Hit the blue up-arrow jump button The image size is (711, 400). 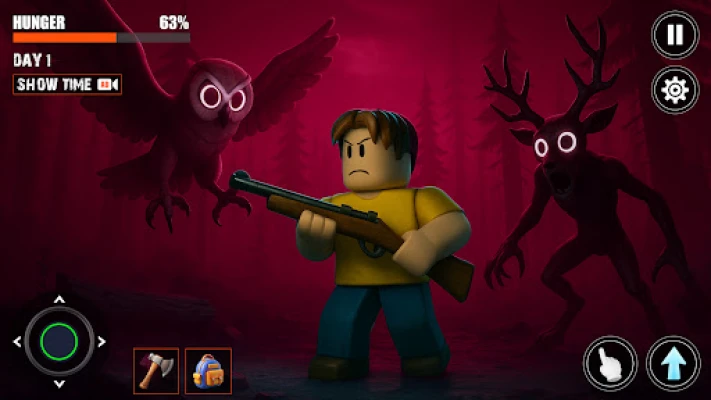(673, 362)
